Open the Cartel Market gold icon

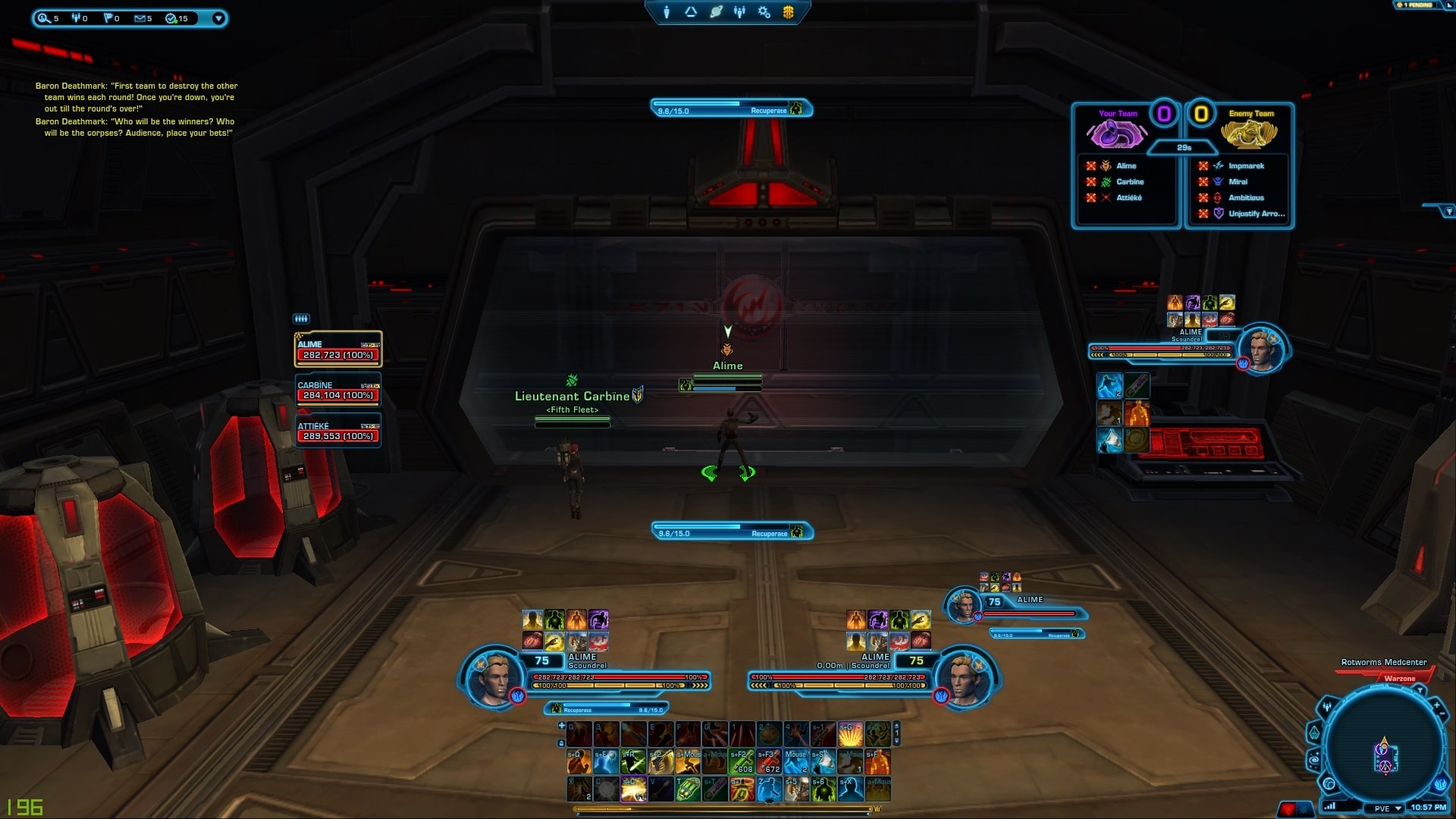[x=789, y=12]
